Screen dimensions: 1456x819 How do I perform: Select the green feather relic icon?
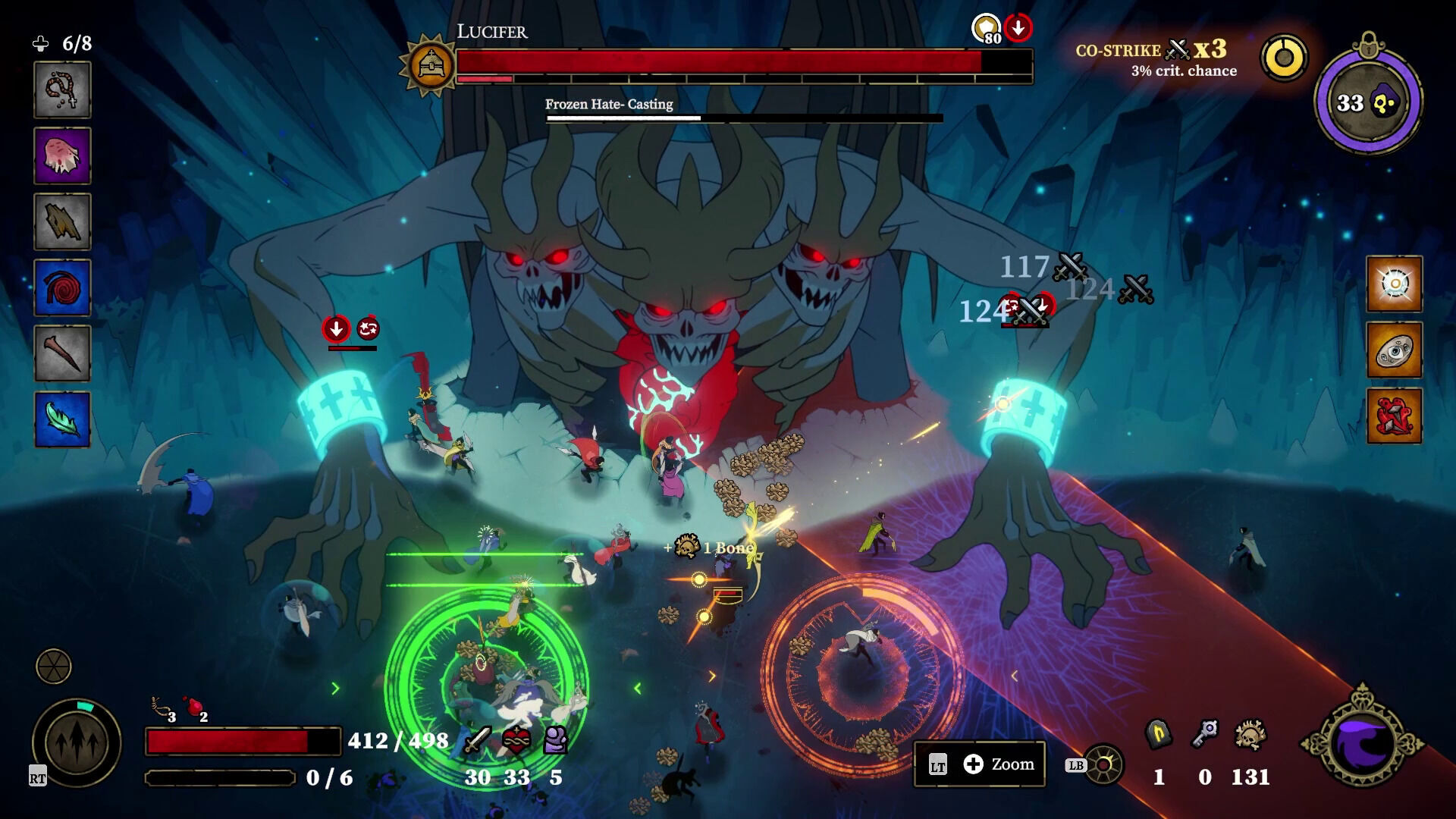(62, 419)
